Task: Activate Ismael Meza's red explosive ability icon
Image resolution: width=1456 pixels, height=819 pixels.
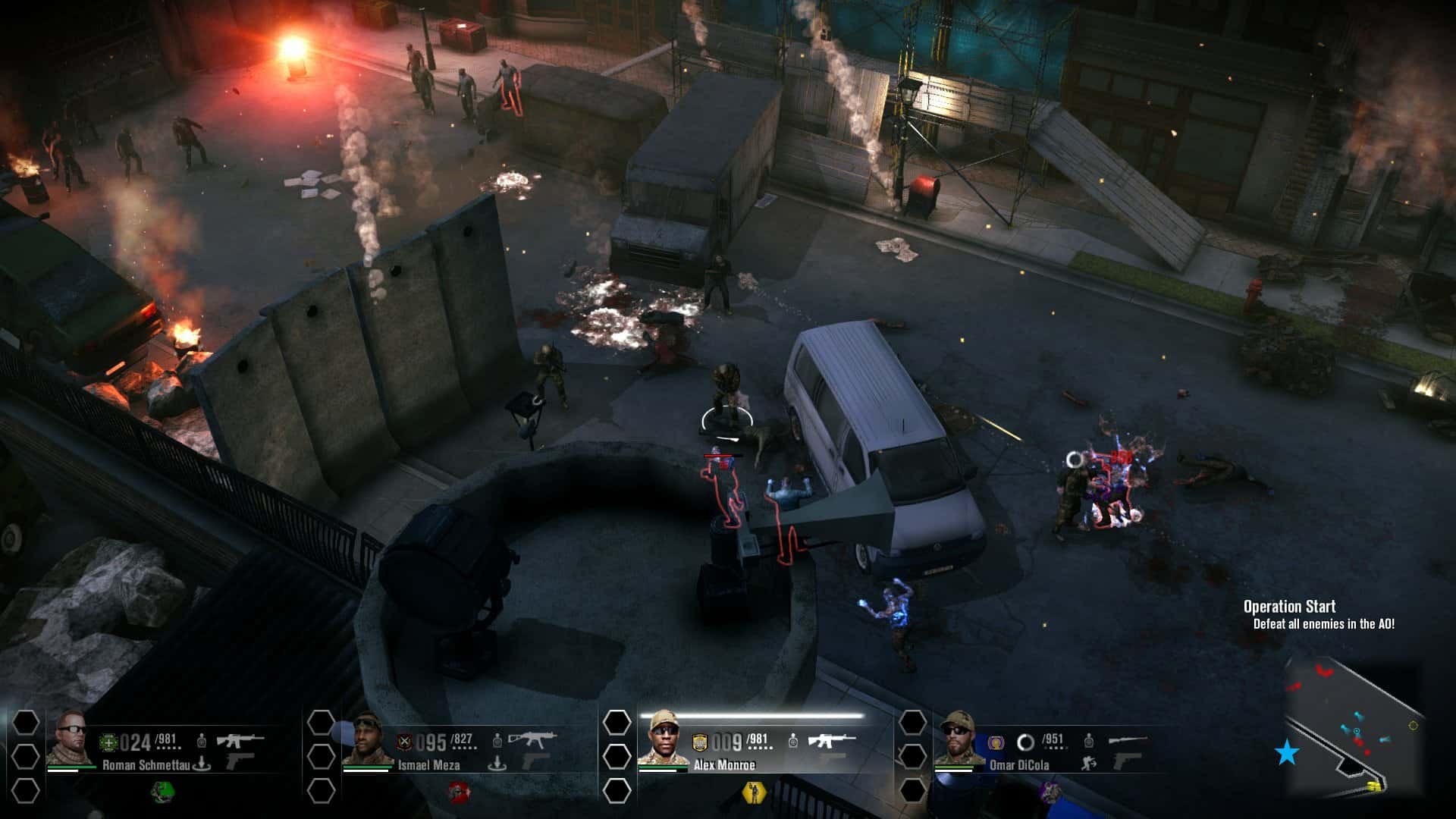Action: 459,792
